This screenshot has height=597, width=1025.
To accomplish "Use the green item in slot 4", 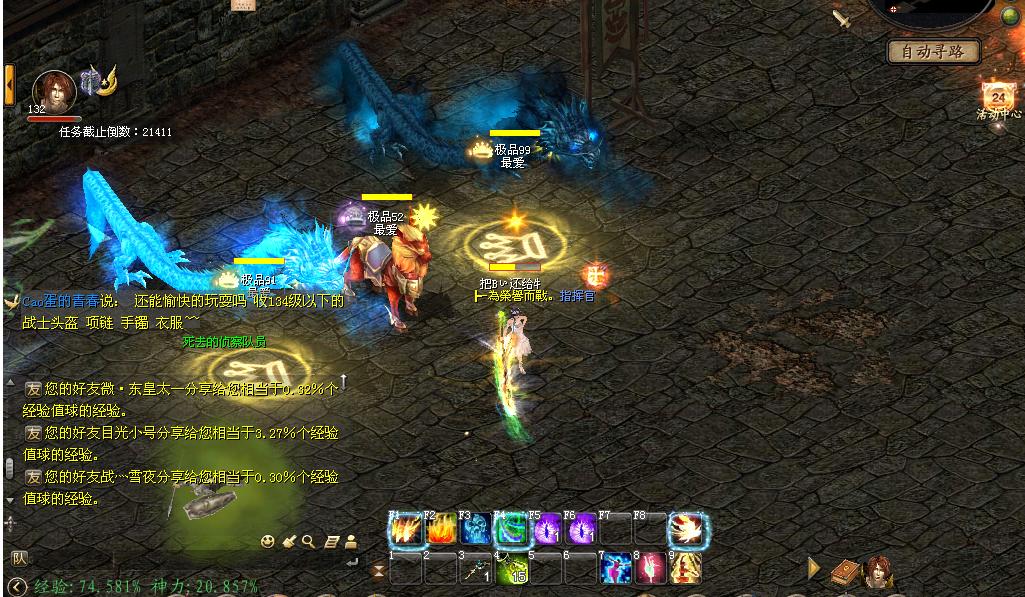I will point(511,568).
